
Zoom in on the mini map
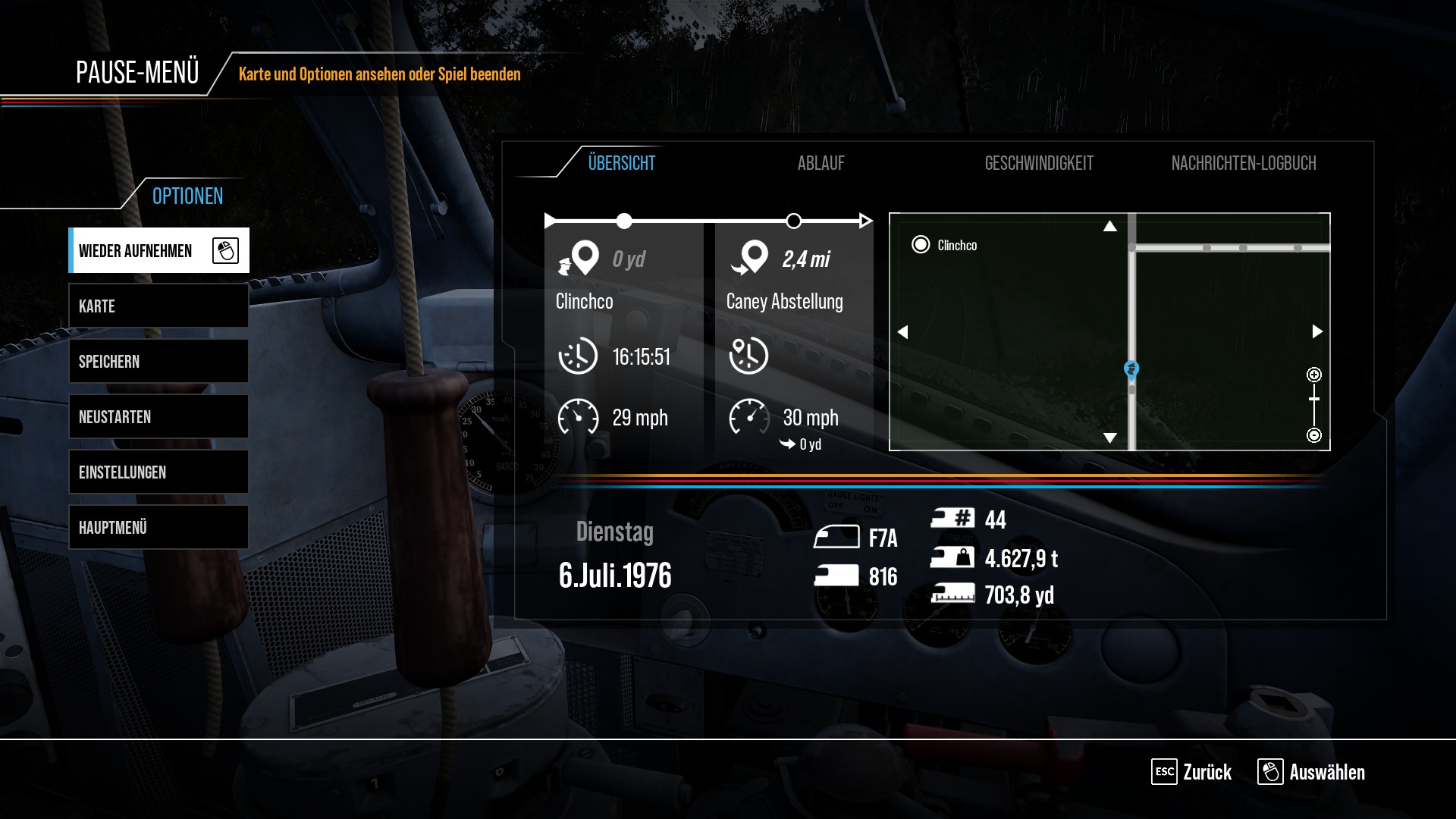coord(1314,375)
